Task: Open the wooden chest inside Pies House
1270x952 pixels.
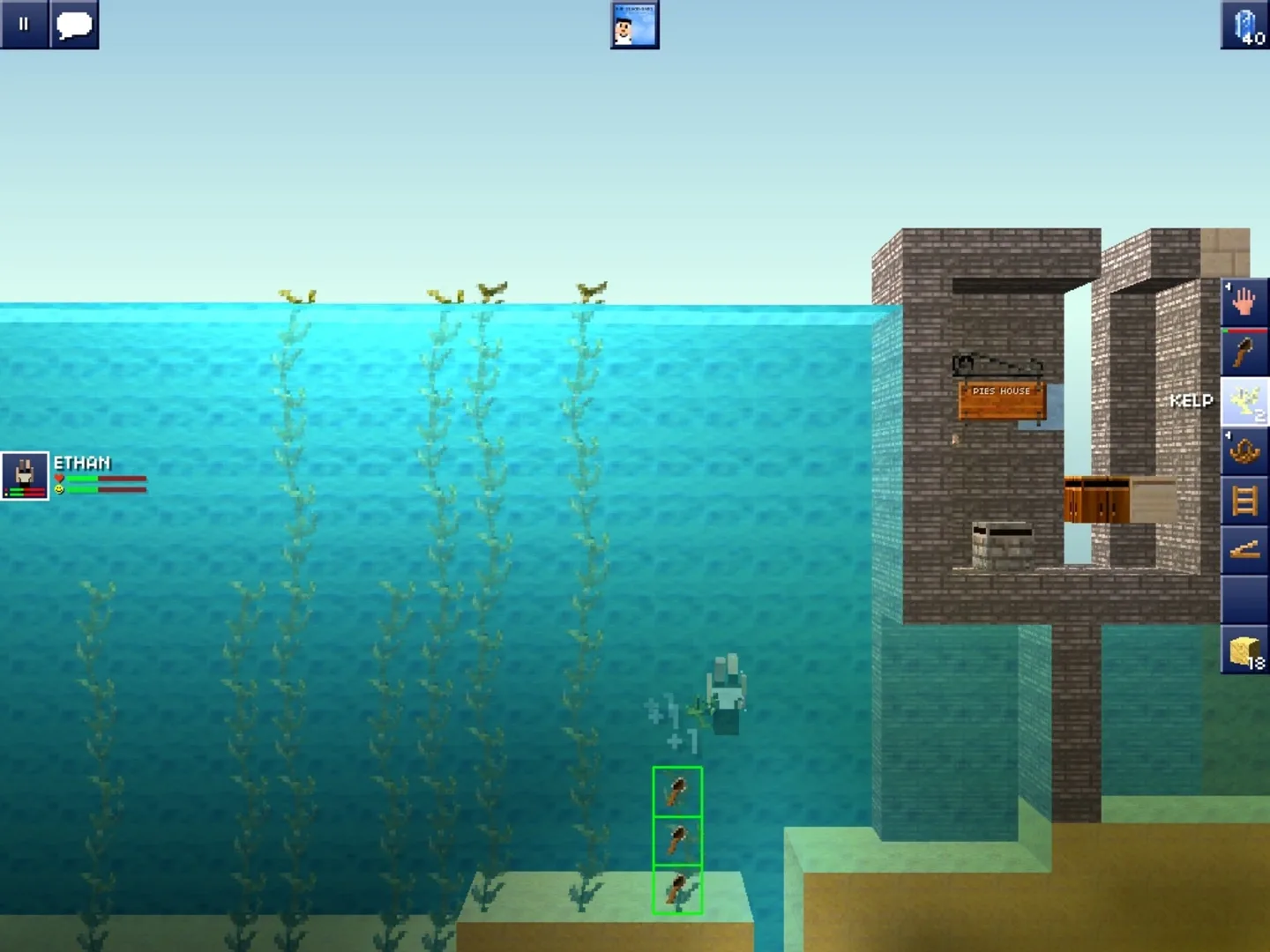Action: click(x=1096, y=498)
